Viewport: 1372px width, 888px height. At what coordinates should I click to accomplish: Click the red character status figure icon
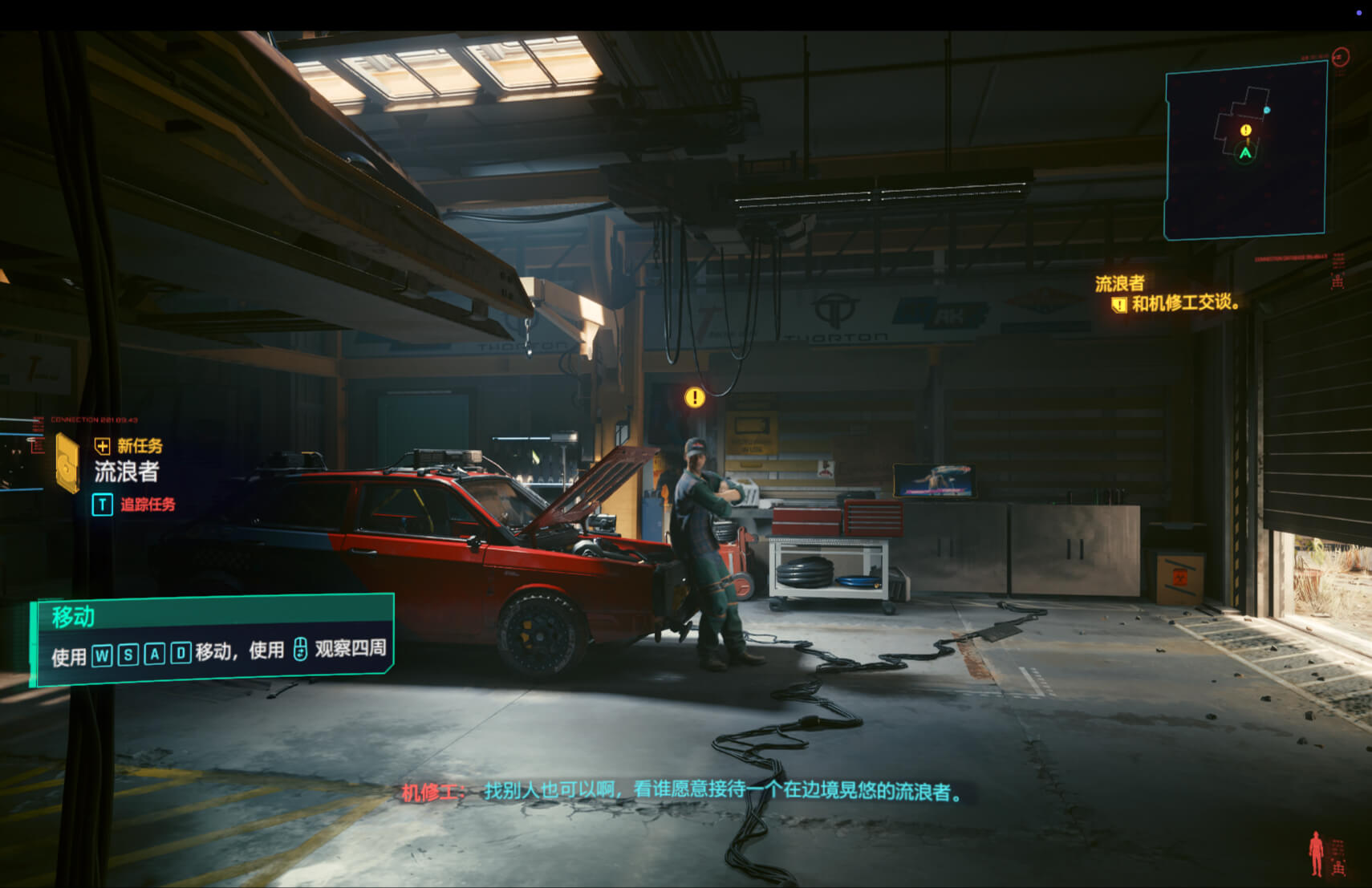click(x=1316, y=854)
